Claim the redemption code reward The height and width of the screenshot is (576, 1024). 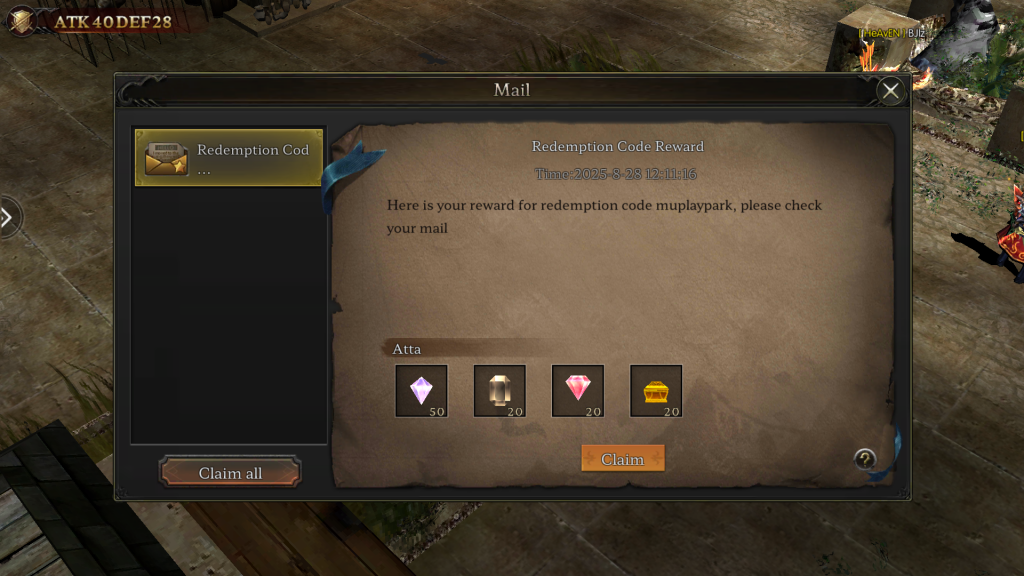click(x=622, y=459)
